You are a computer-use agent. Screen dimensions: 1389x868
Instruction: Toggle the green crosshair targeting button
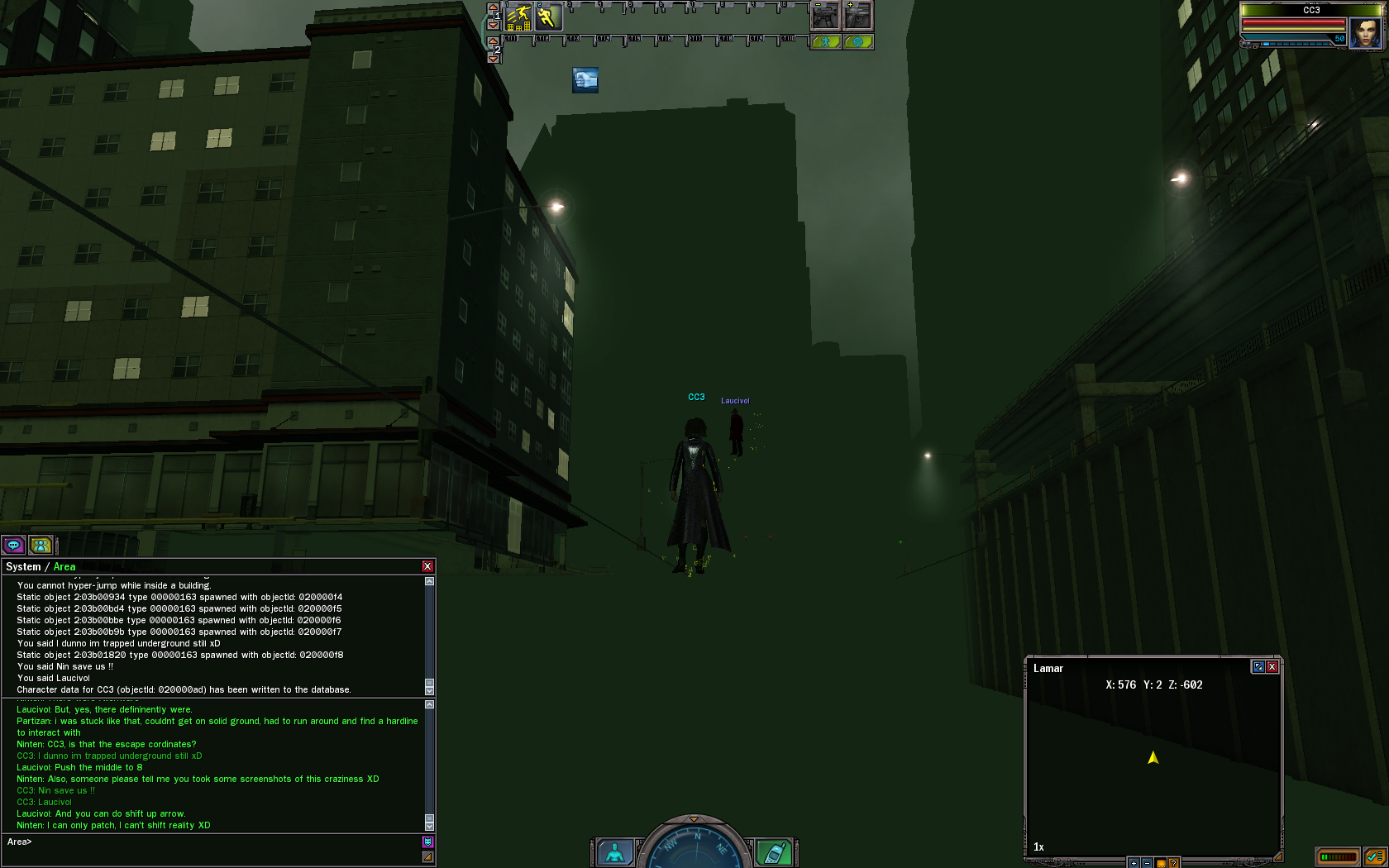click(858, 42)
